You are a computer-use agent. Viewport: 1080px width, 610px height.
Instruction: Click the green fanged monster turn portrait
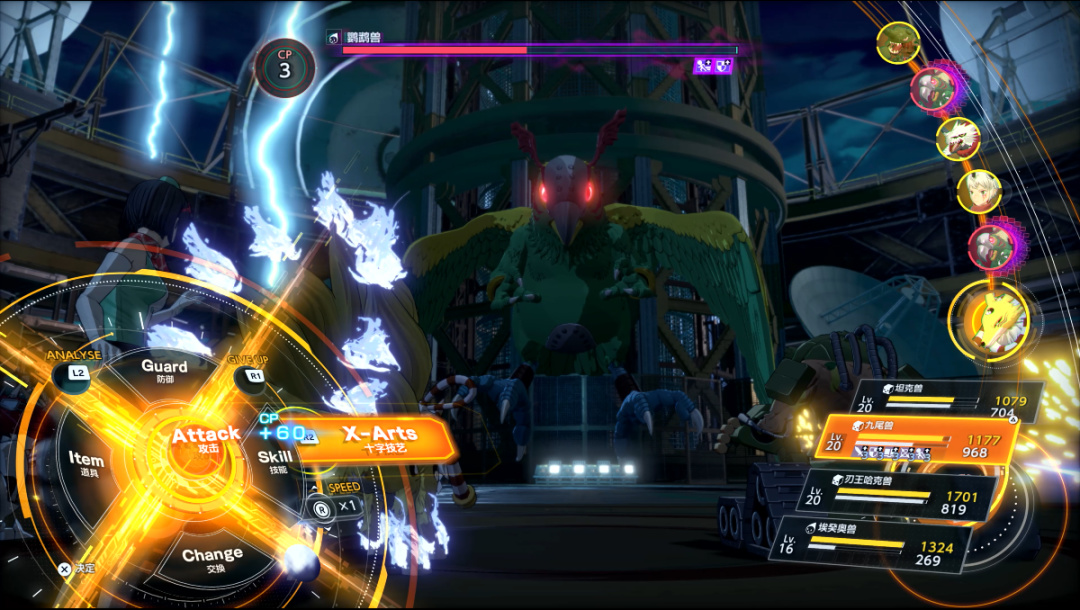(x=898, y=43)
